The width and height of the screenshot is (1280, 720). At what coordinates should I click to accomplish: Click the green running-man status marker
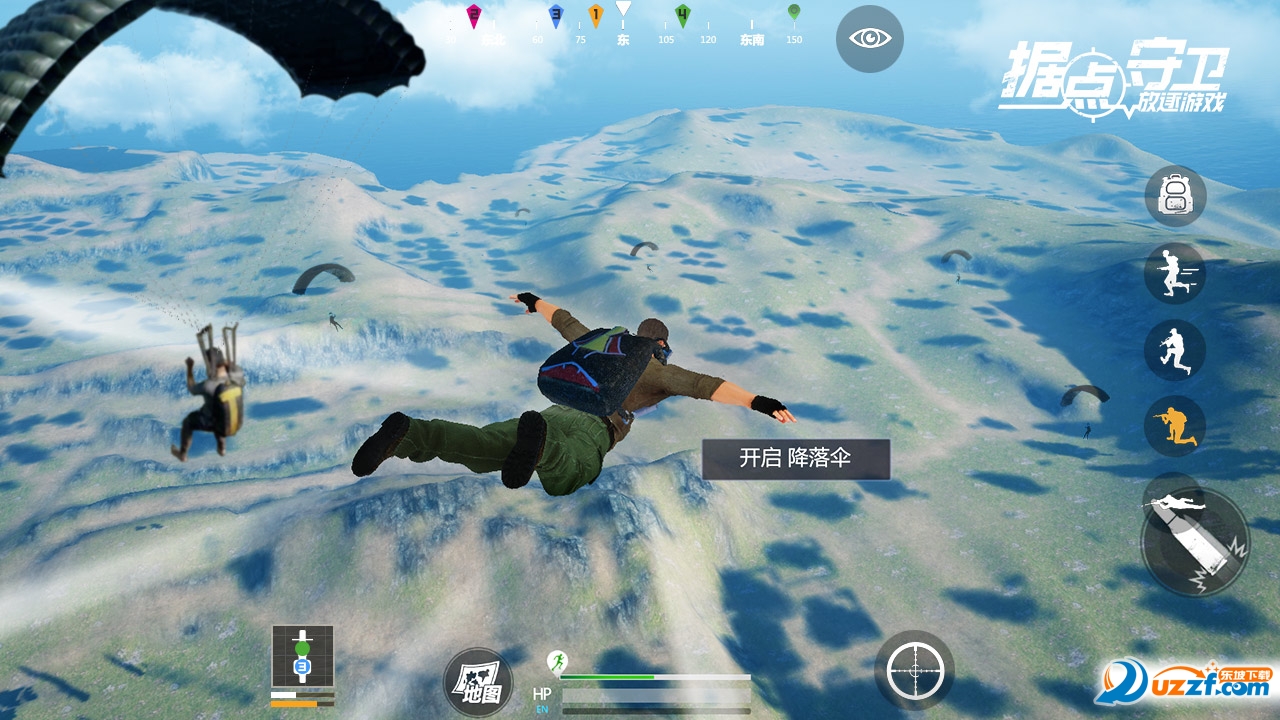(x=556, y=661)
